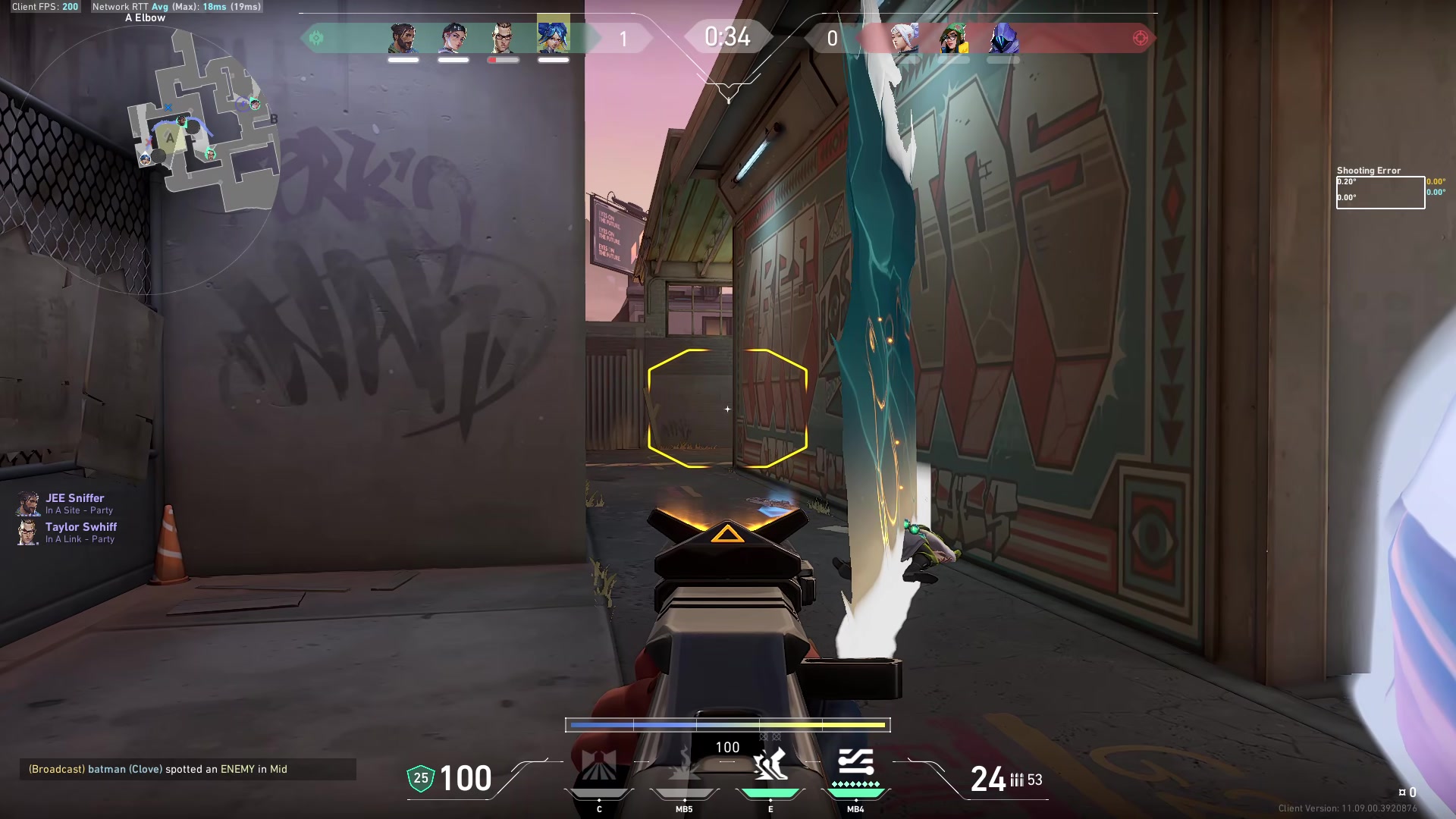Select JEE Sniffer in the party list

[74, 498]
